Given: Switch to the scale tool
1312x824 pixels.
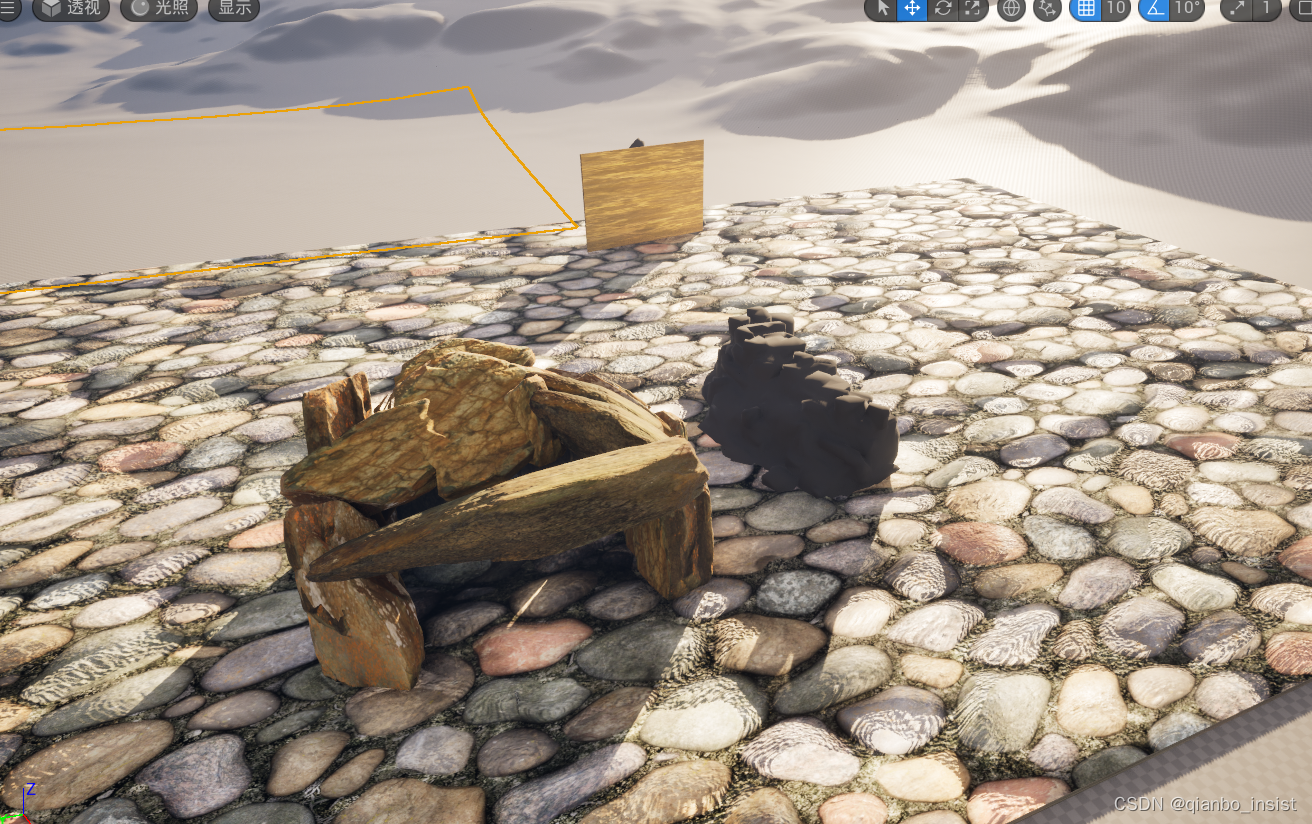Looking at the screenshot, I should pos(971,8).
